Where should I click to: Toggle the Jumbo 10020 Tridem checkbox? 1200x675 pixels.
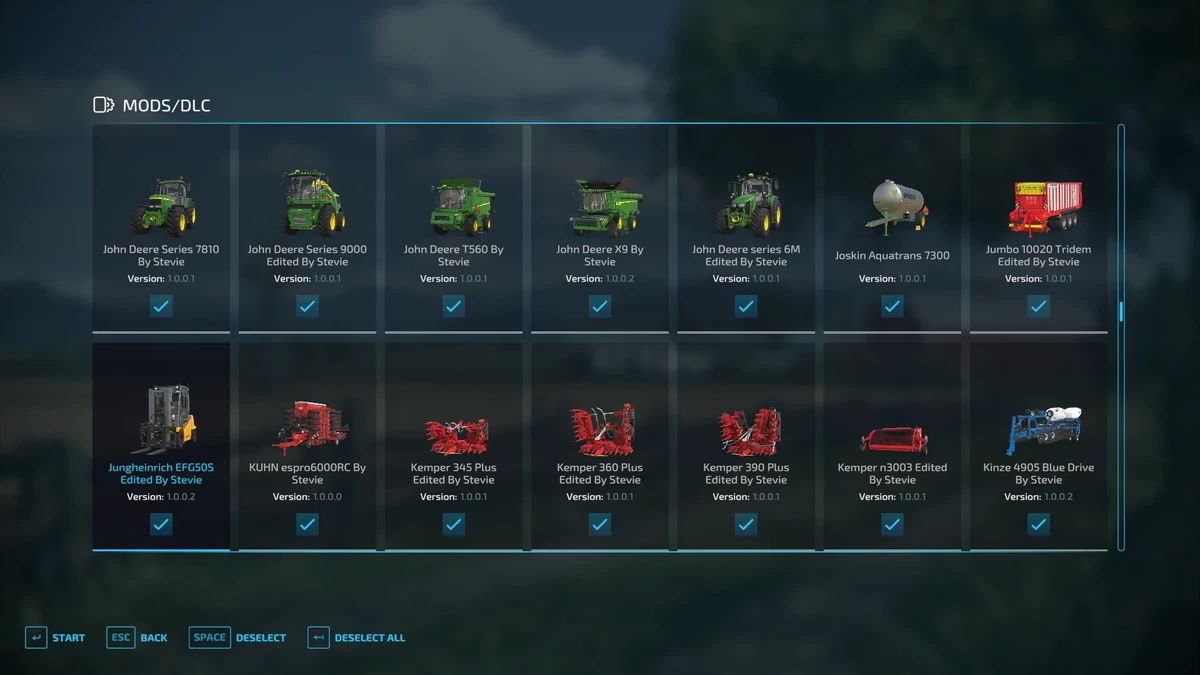tap(1038, 306)
